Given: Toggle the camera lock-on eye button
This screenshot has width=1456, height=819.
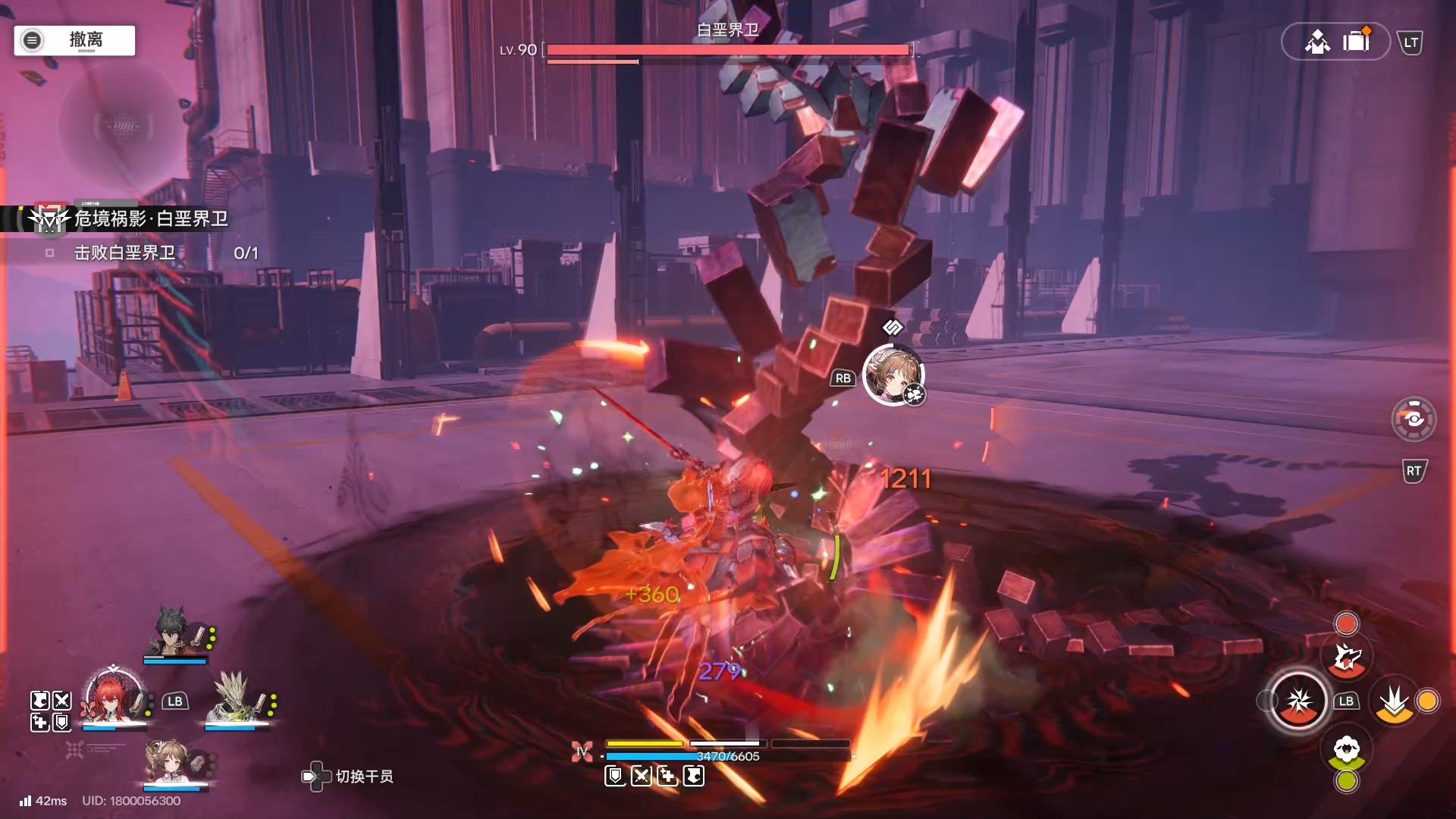Looking at the screenshot, I should (x=1414, y=419).
